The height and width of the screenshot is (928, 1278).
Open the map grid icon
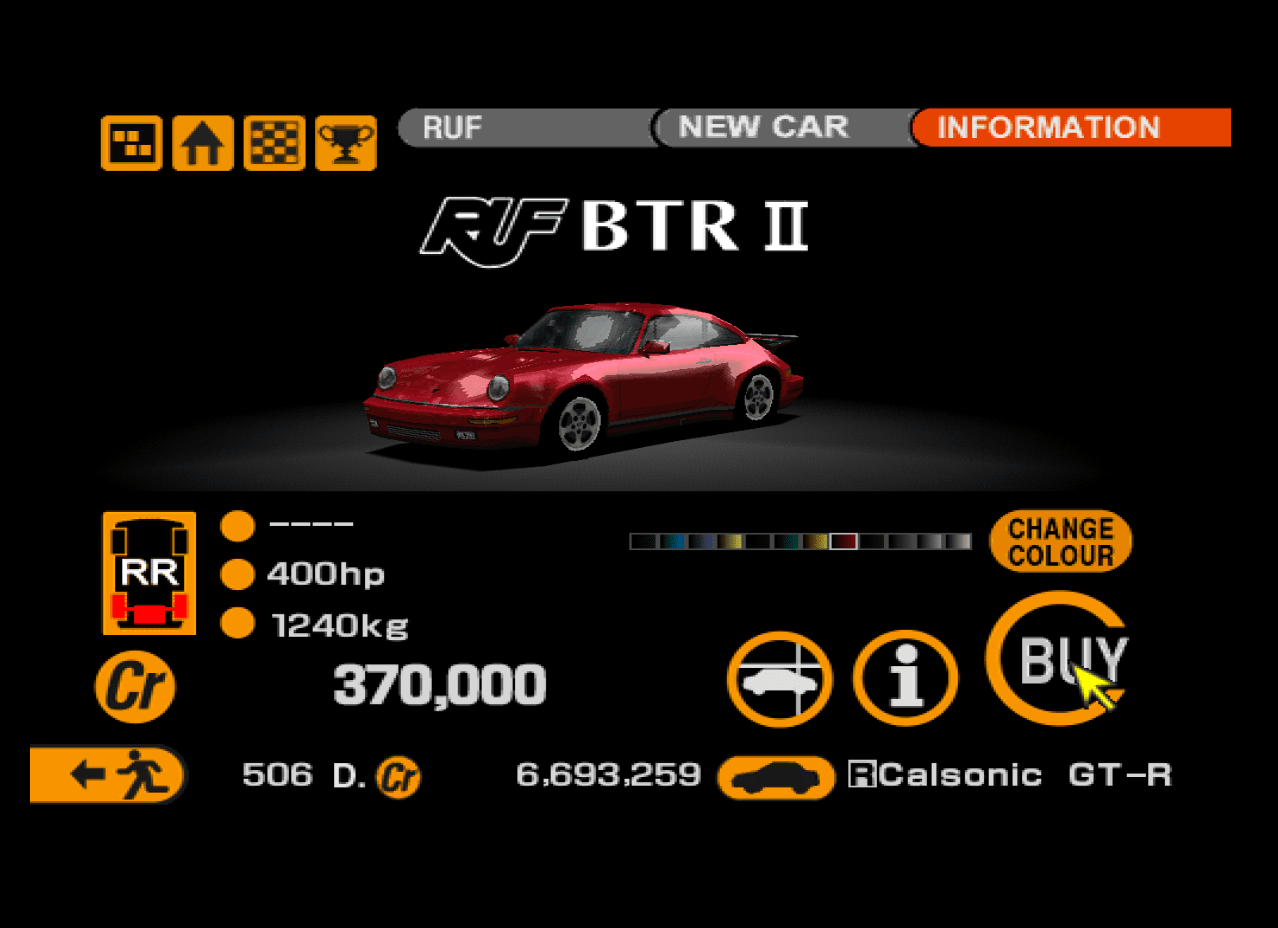[131, 143]
